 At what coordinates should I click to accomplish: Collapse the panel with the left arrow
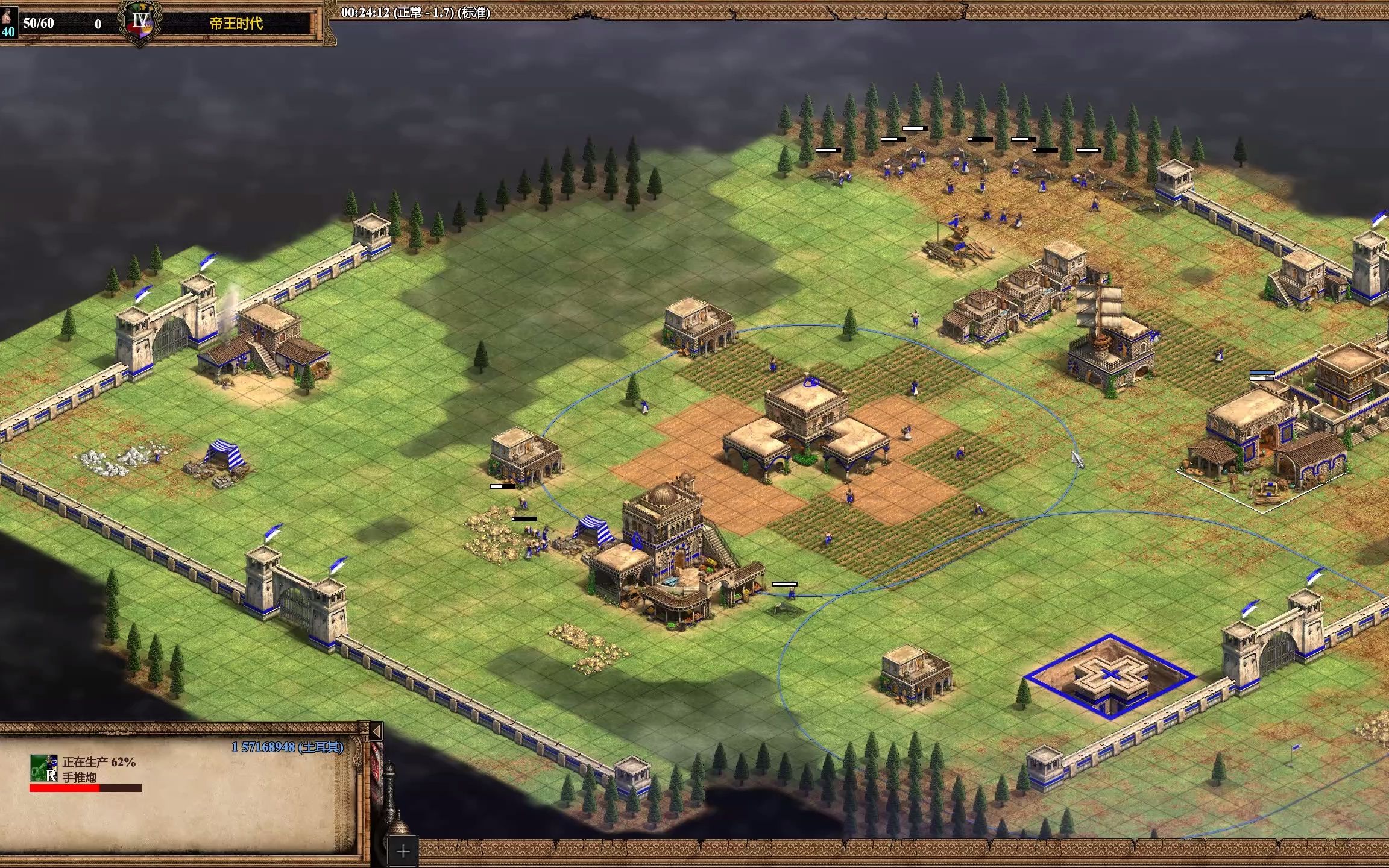(376, 732)
